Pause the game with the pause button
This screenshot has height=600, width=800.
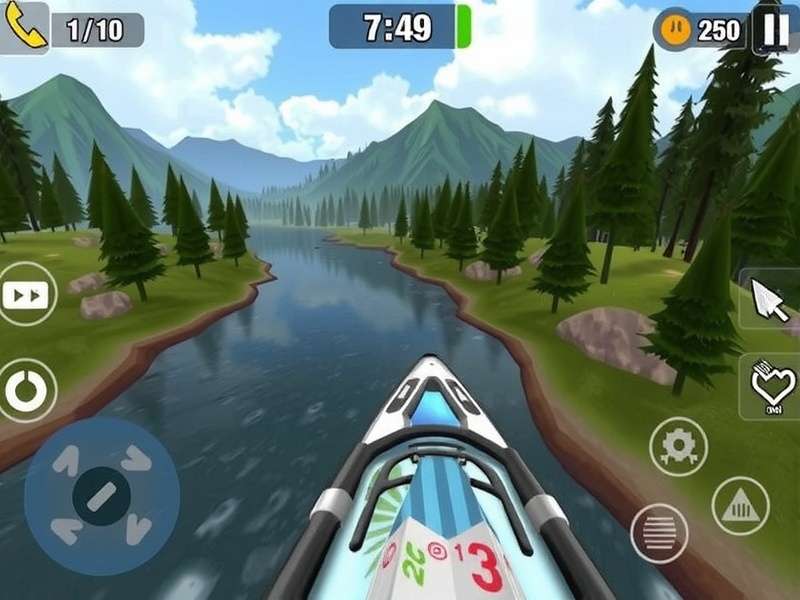775,28
